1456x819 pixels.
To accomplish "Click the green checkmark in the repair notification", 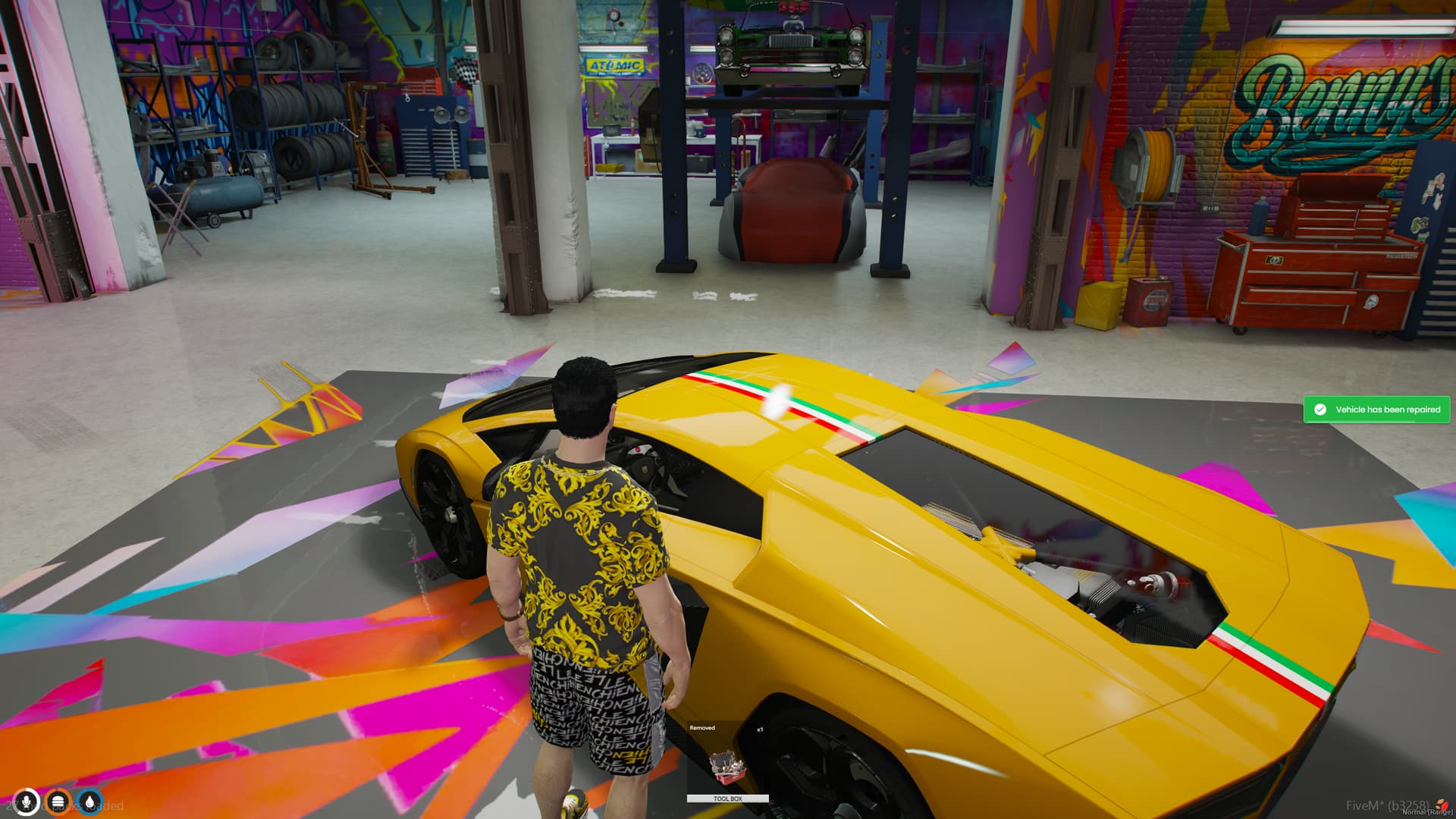I will tap(1319, 409).
